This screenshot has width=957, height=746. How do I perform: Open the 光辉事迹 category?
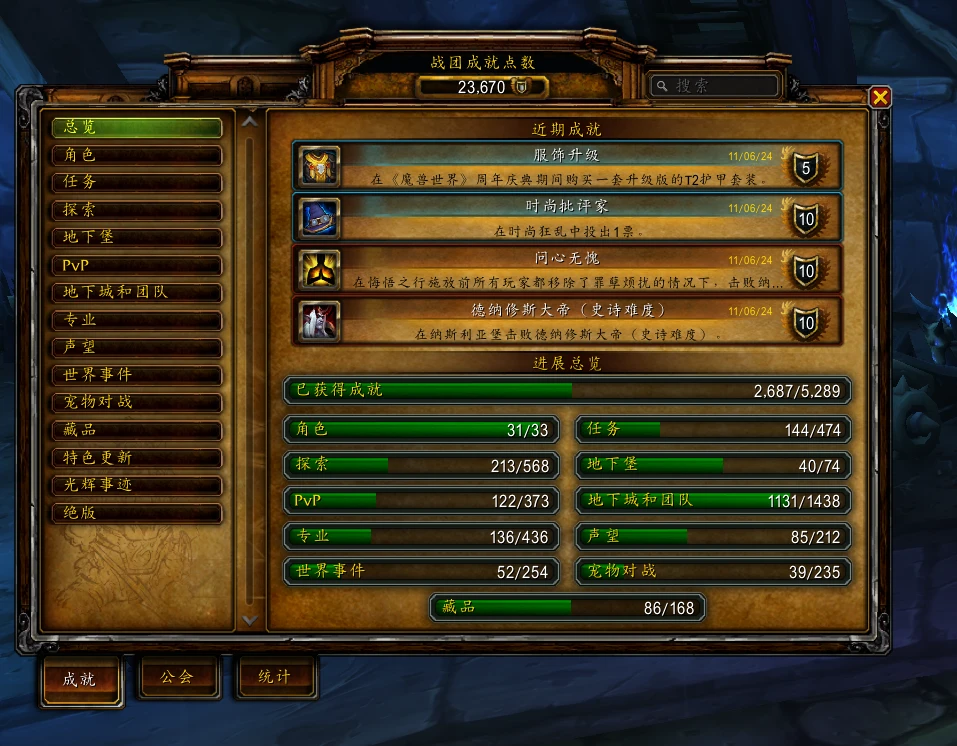pos(137,485)
